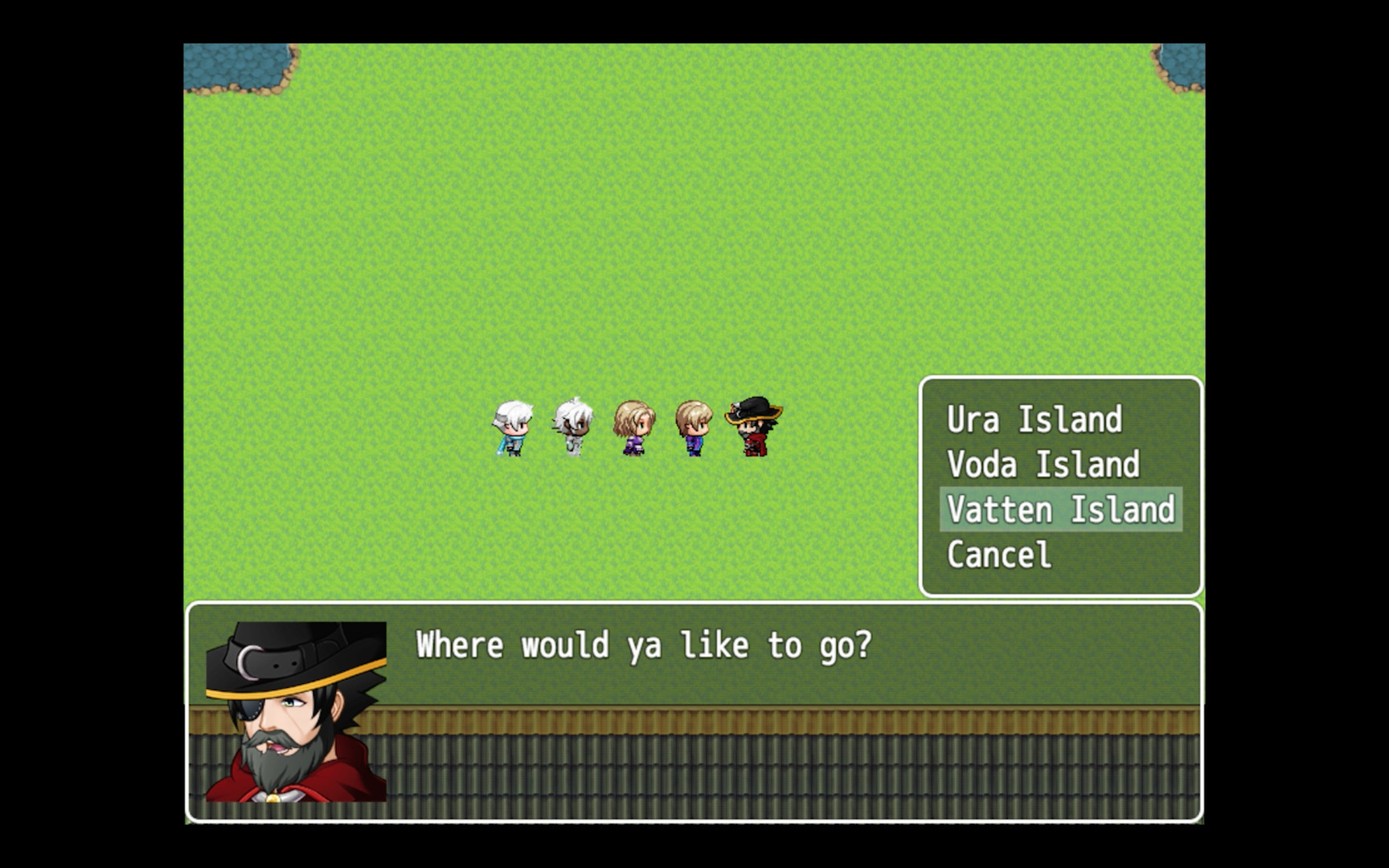
Task: Choose the highlighted Vatten Island destination
Action: click(1060, 510)
